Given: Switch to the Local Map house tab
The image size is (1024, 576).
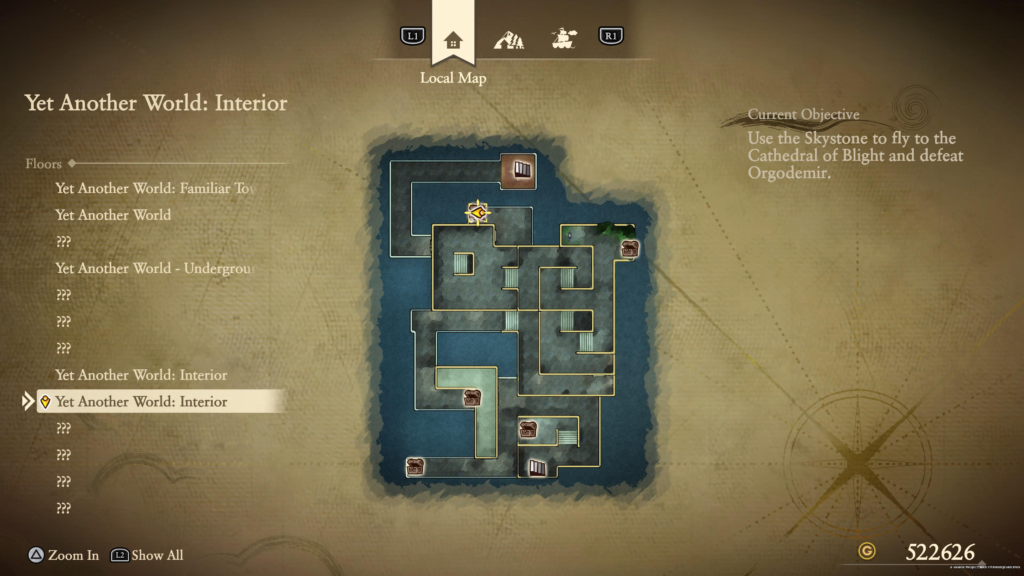Looking at the screenshot, I should pos(453,40).
